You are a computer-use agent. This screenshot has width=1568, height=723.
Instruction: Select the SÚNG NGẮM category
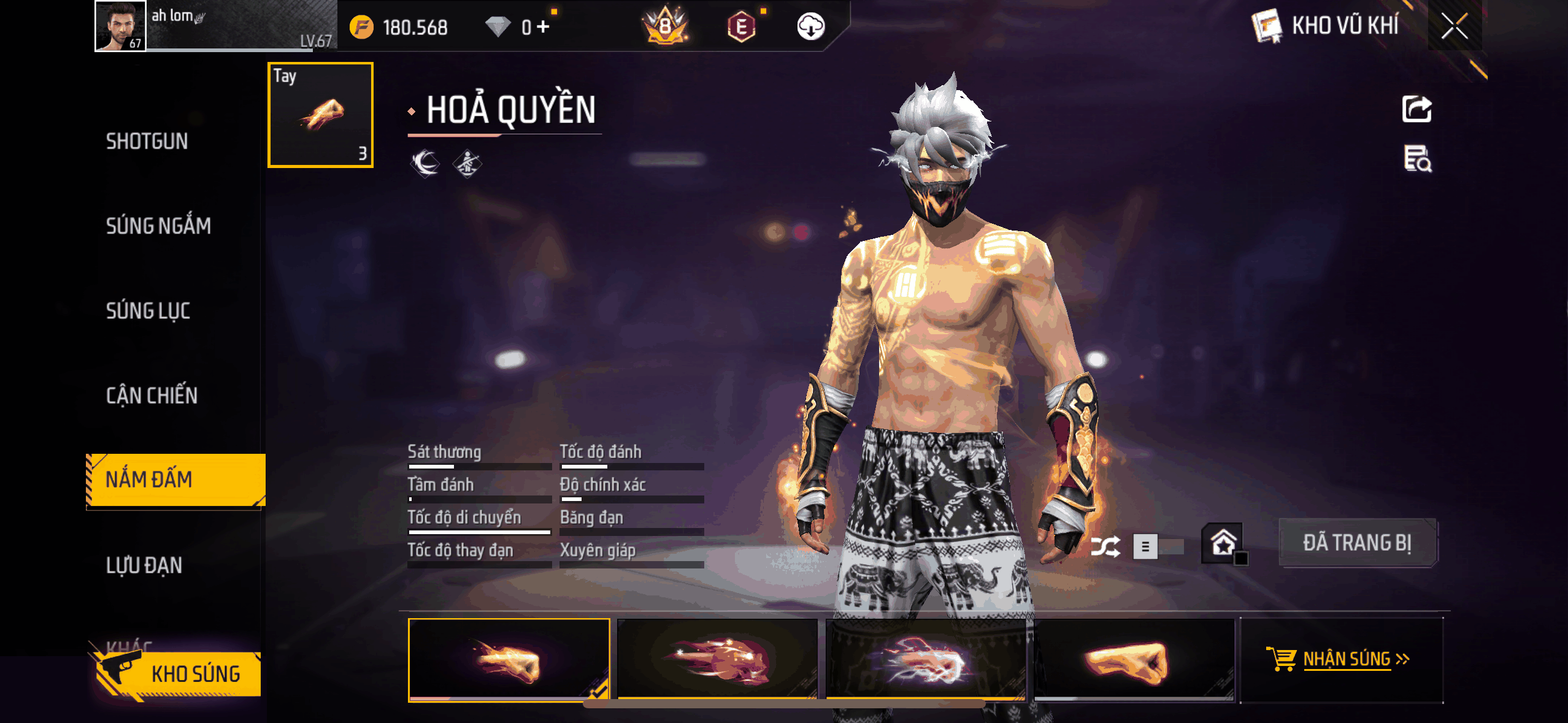pyautogui.click(x=158, y=226)
